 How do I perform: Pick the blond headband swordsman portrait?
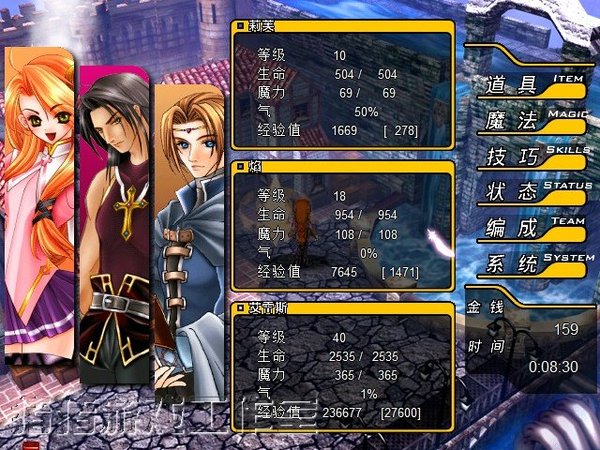(192, 240)
